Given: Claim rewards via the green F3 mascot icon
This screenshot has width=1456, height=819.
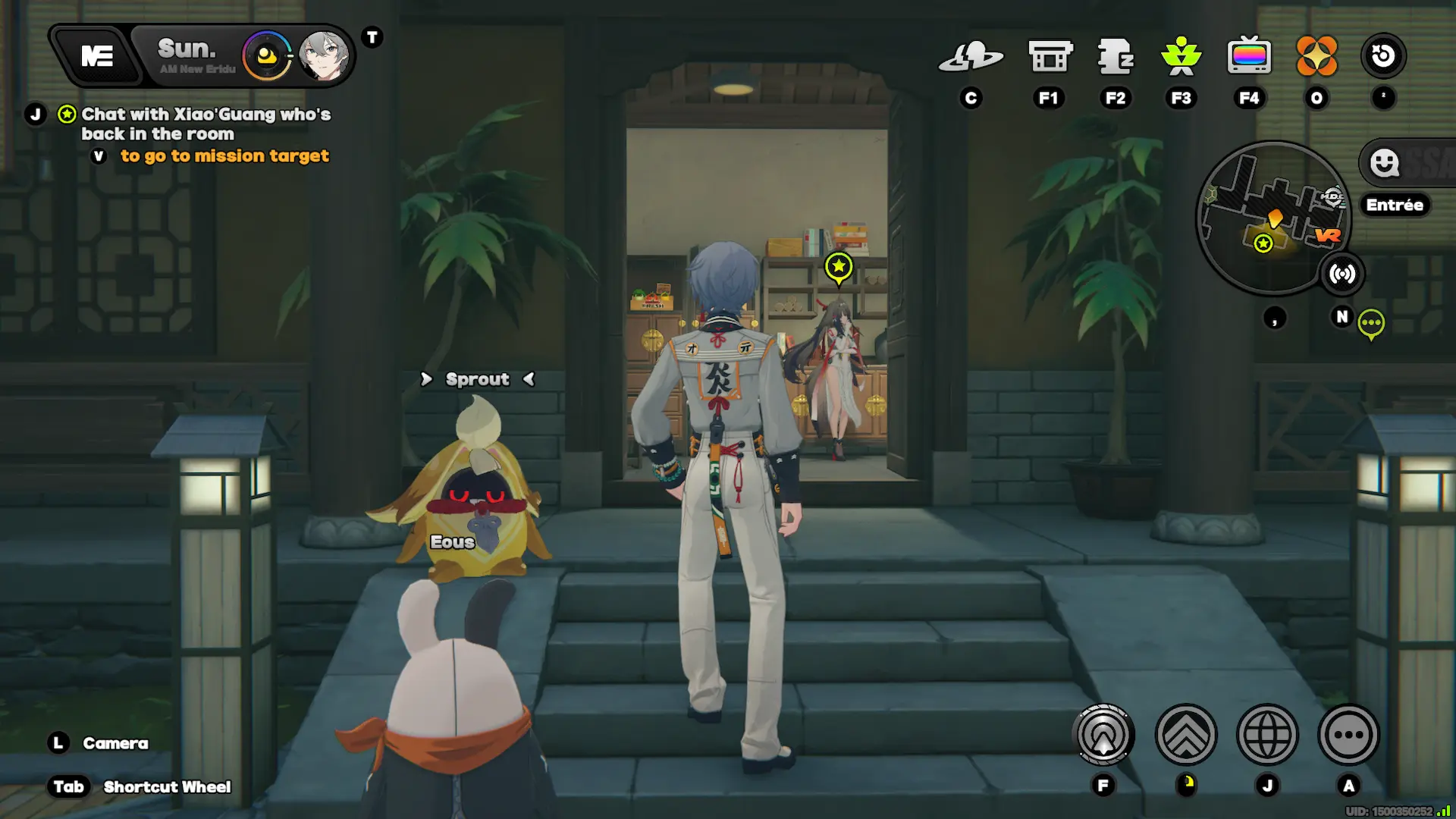Looking at the screenshot, I should (x=1180, y=56).
